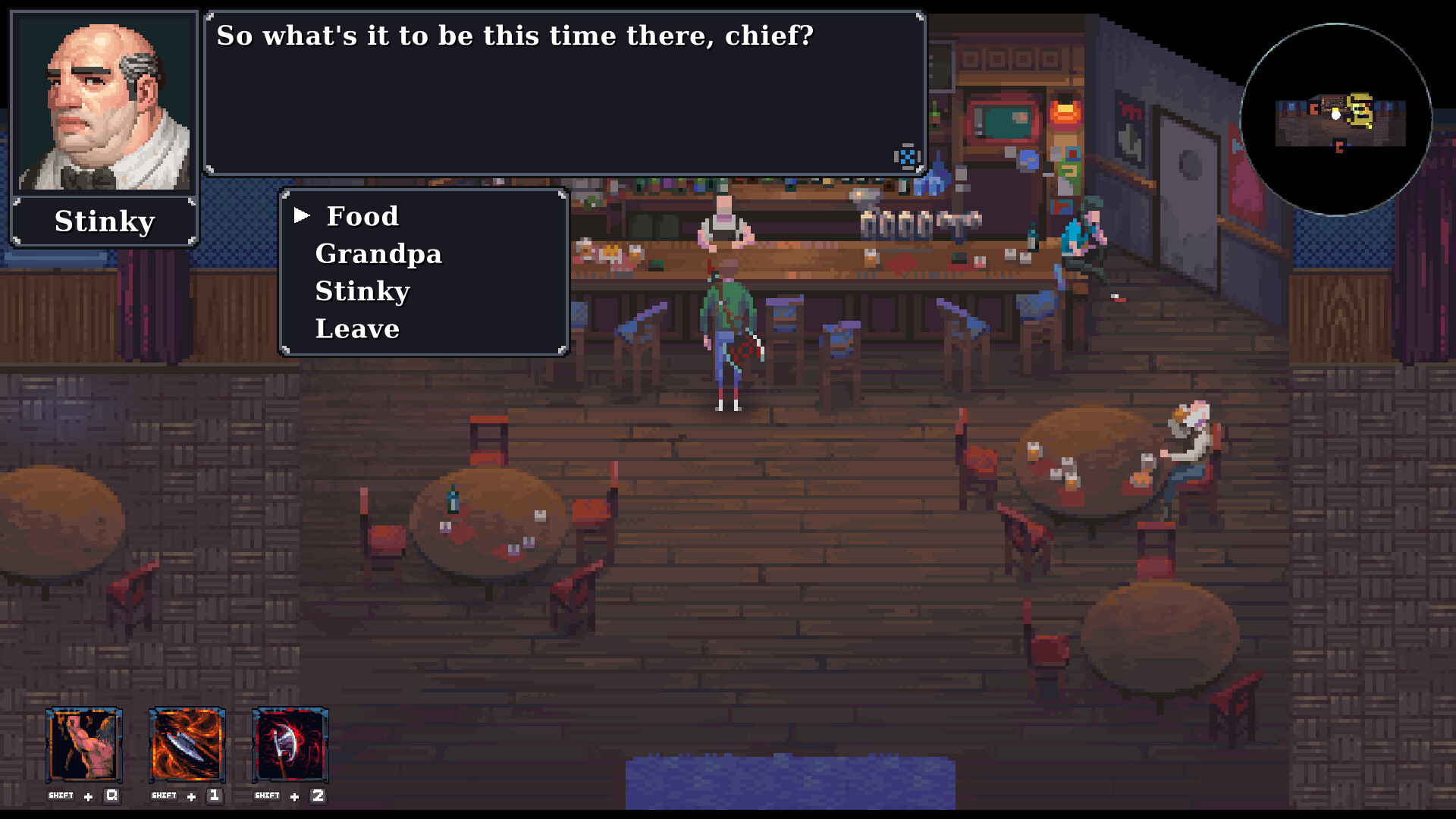Click the white player marker on the minimap
This screenshot has width=1456, height=819.
point(1337,115)
